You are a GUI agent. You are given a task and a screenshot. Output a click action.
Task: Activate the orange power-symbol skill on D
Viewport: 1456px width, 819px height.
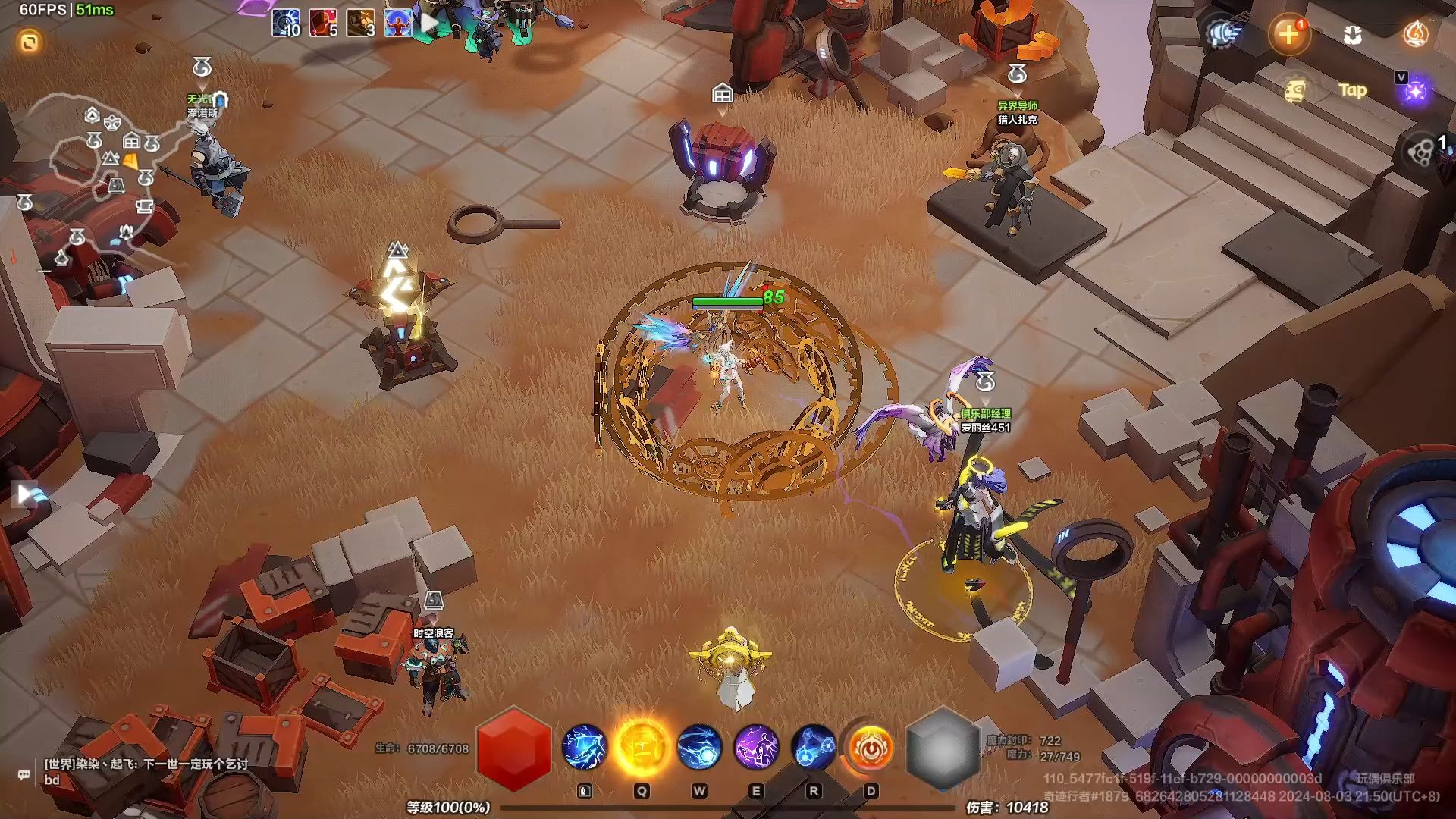pyautogui.click(x=871, y=747)
